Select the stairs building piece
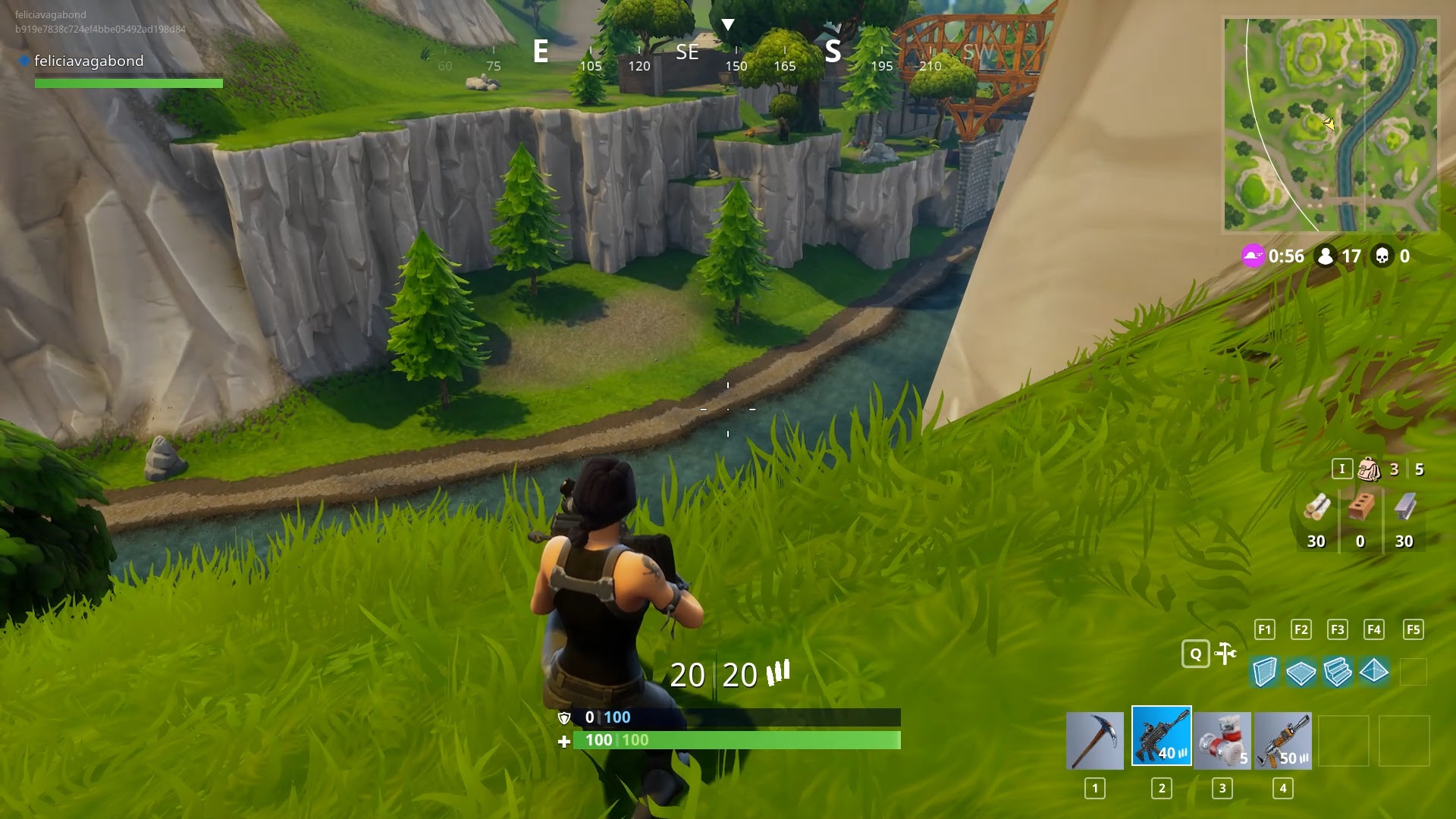Image resolution: width=1456 pixels, height=819 pixels. click(x=1337, y=672)
